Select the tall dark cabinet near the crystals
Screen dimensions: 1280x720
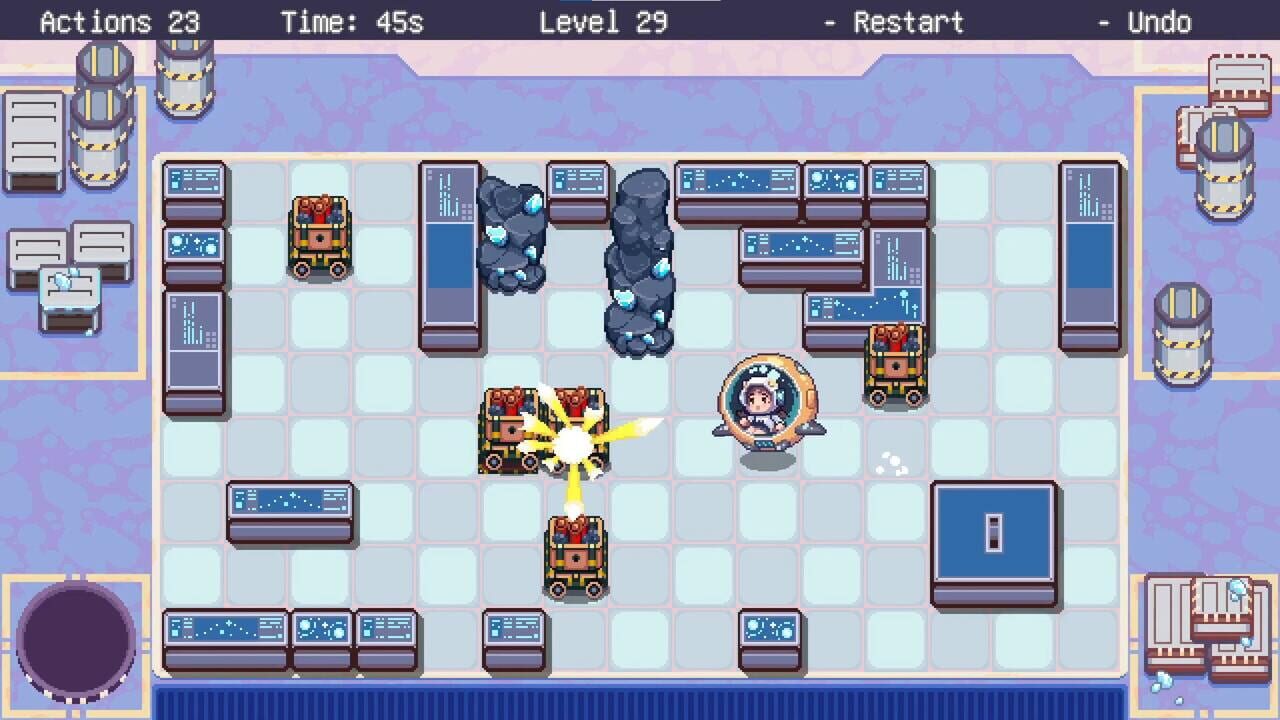point(450,250)
